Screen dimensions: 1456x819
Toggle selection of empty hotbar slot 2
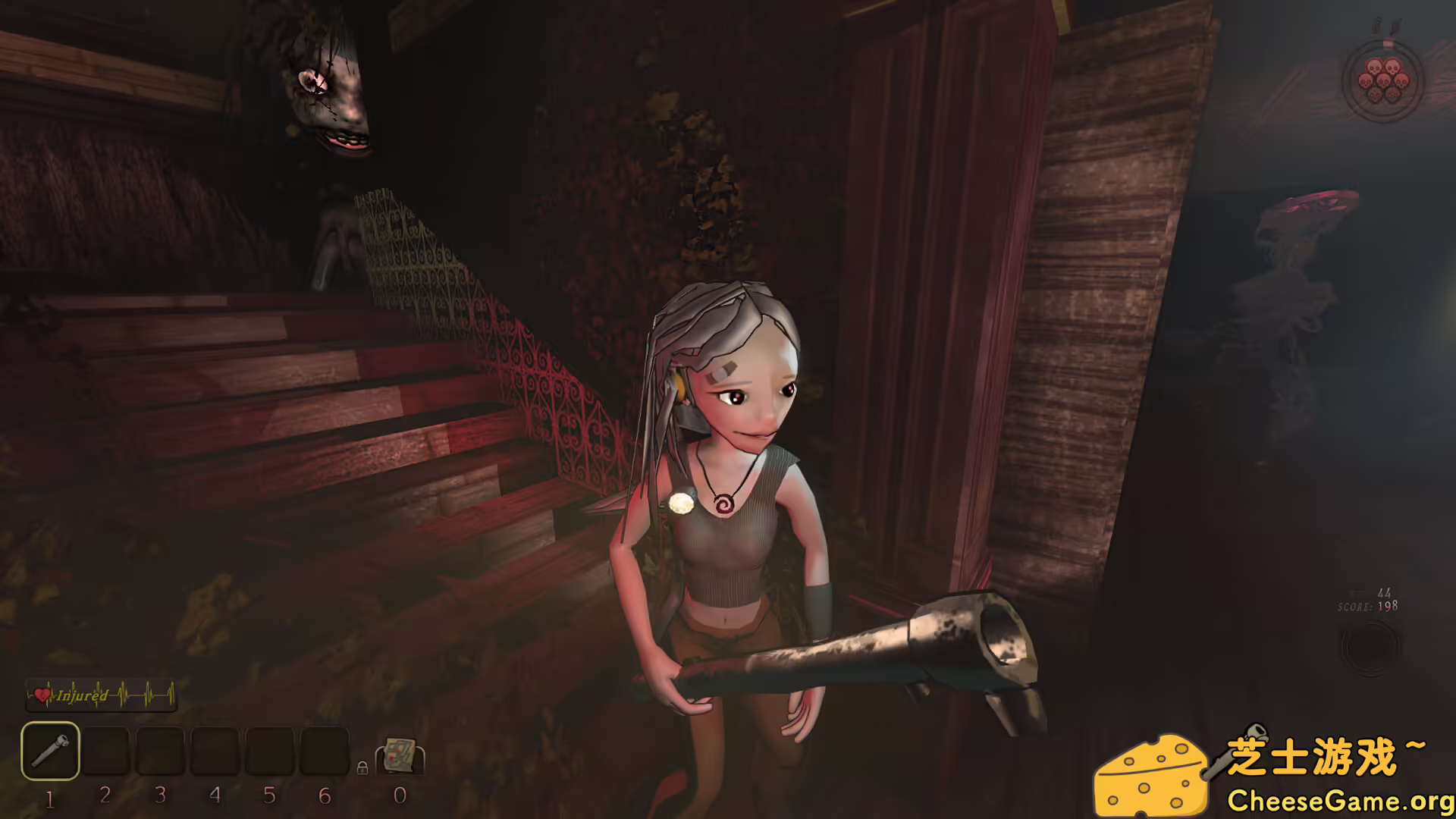click(106, 752)
